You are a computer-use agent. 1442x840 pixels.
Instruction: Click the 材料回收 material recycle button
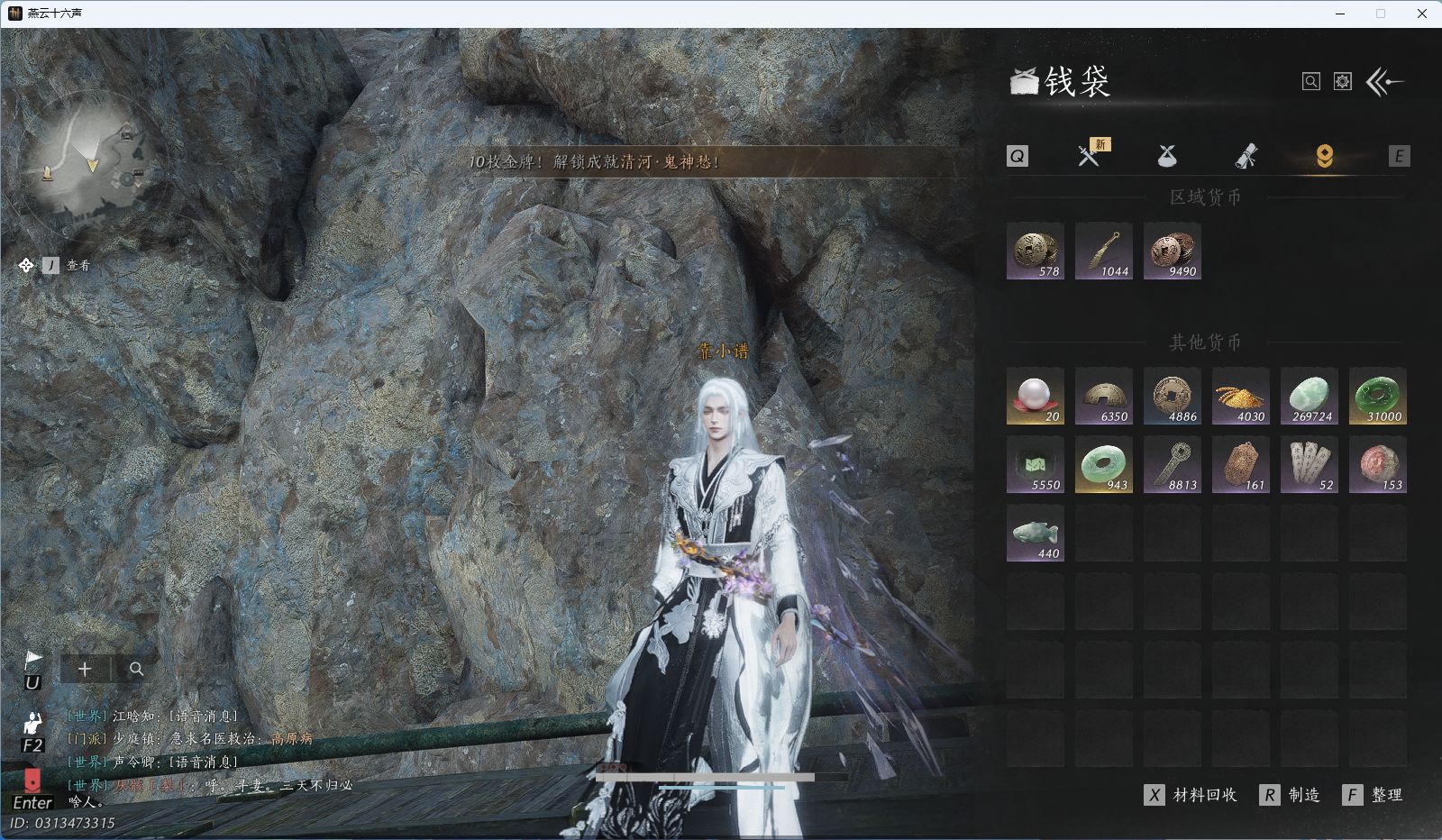pos(1192,795)
